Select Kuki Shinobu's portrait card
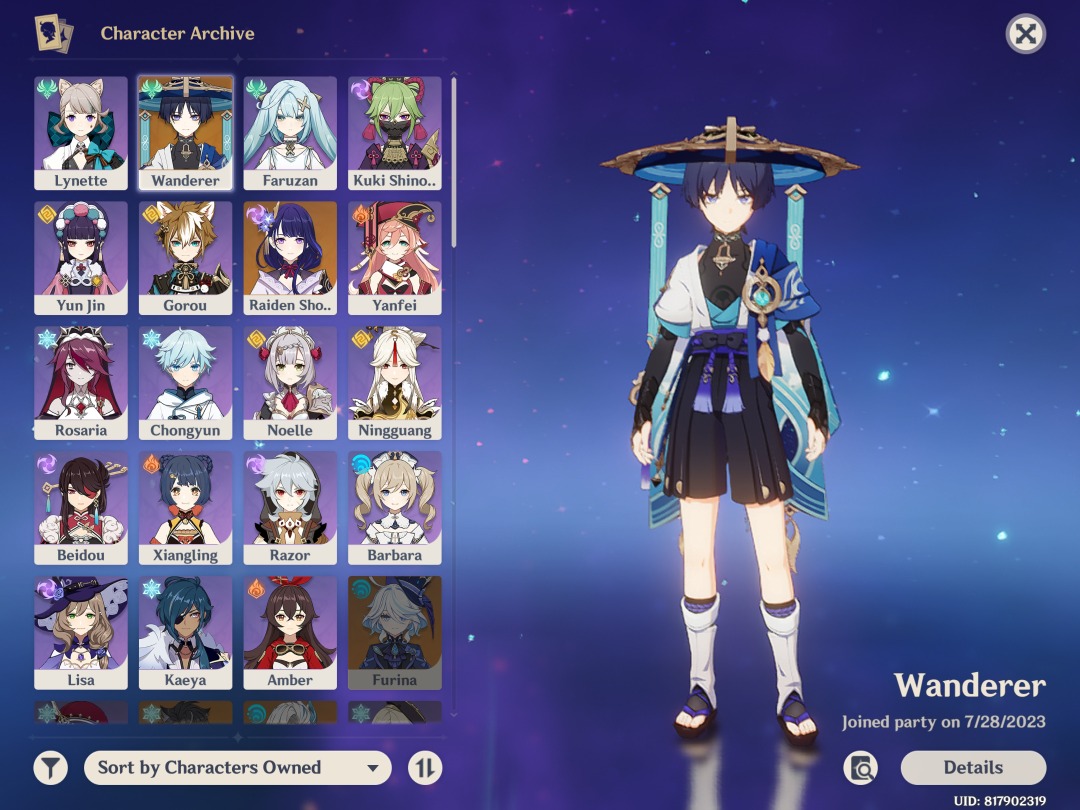Viewport: 1080px width, 810px height. click(395, 133)
